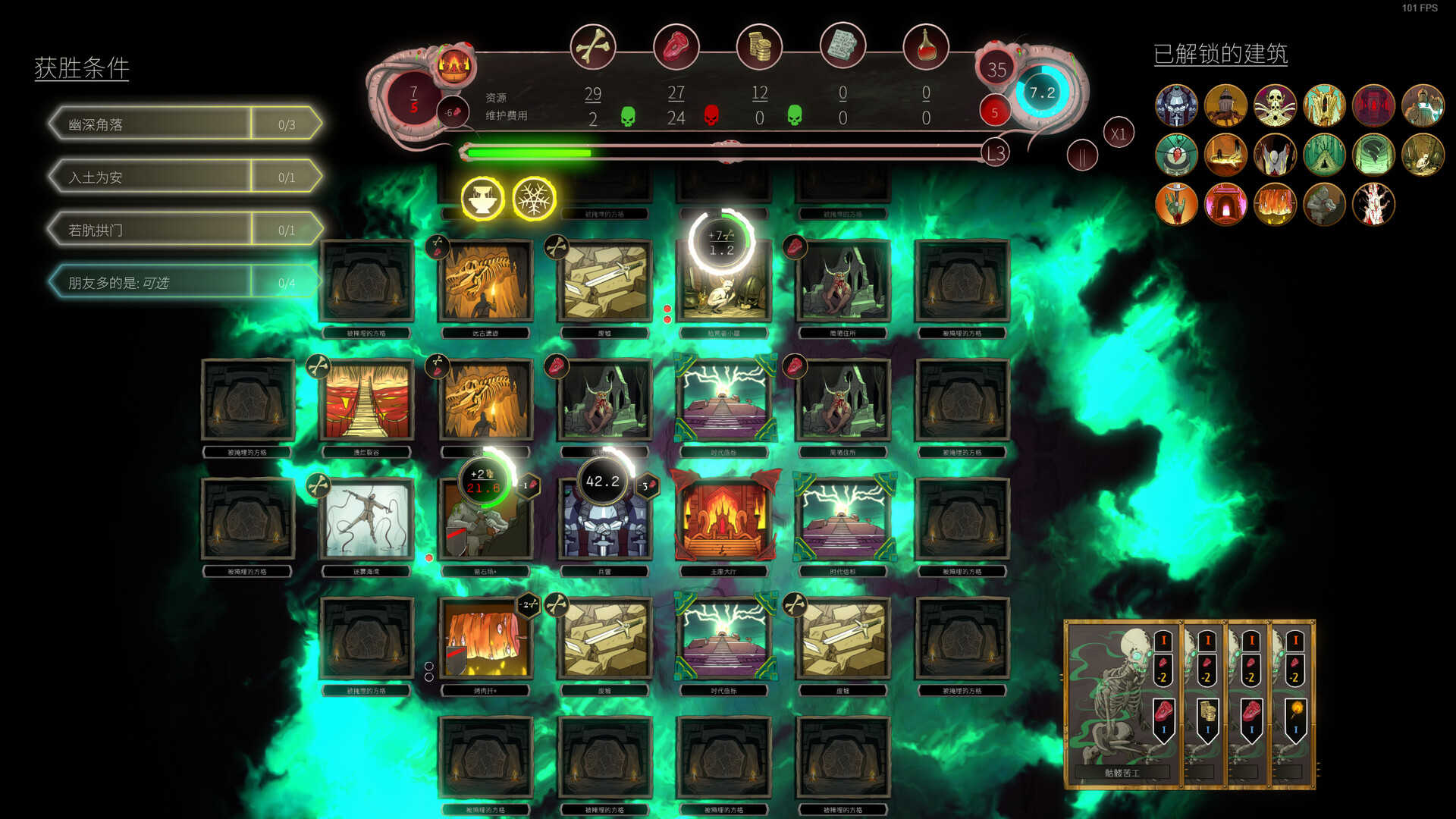Choose the green tornado unlocked building
Screen dimensions: 1456x819
(1373, 155)
